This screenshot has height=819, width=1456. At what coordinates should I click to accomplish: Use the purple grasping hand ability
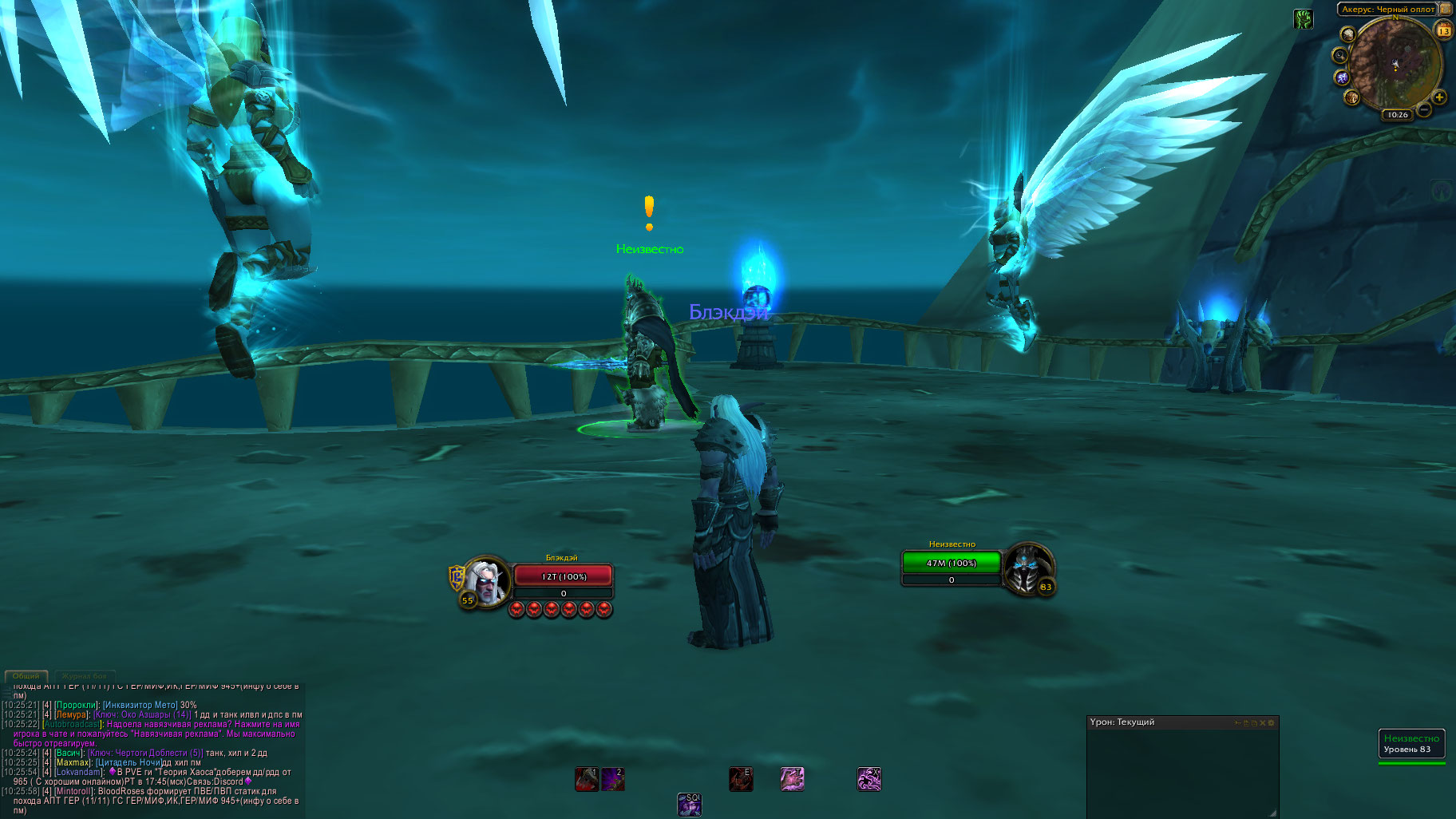point(792,779)
